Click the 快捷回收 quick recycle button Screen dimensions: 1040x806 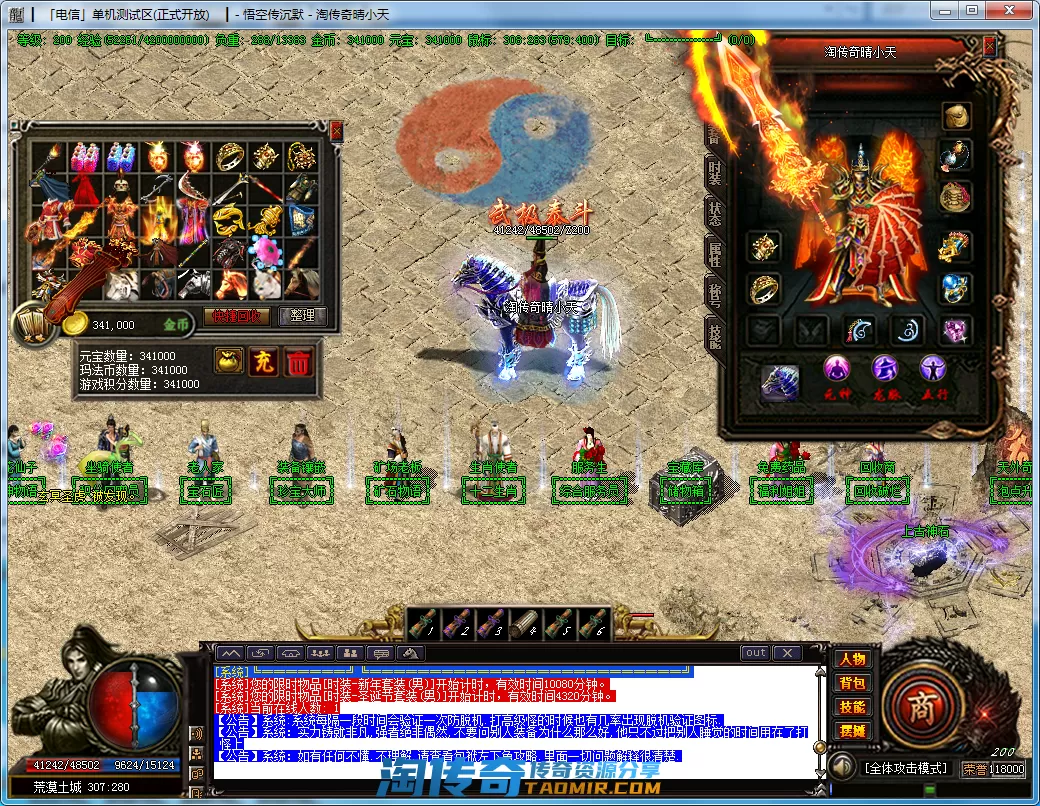(x=237, y=316)
